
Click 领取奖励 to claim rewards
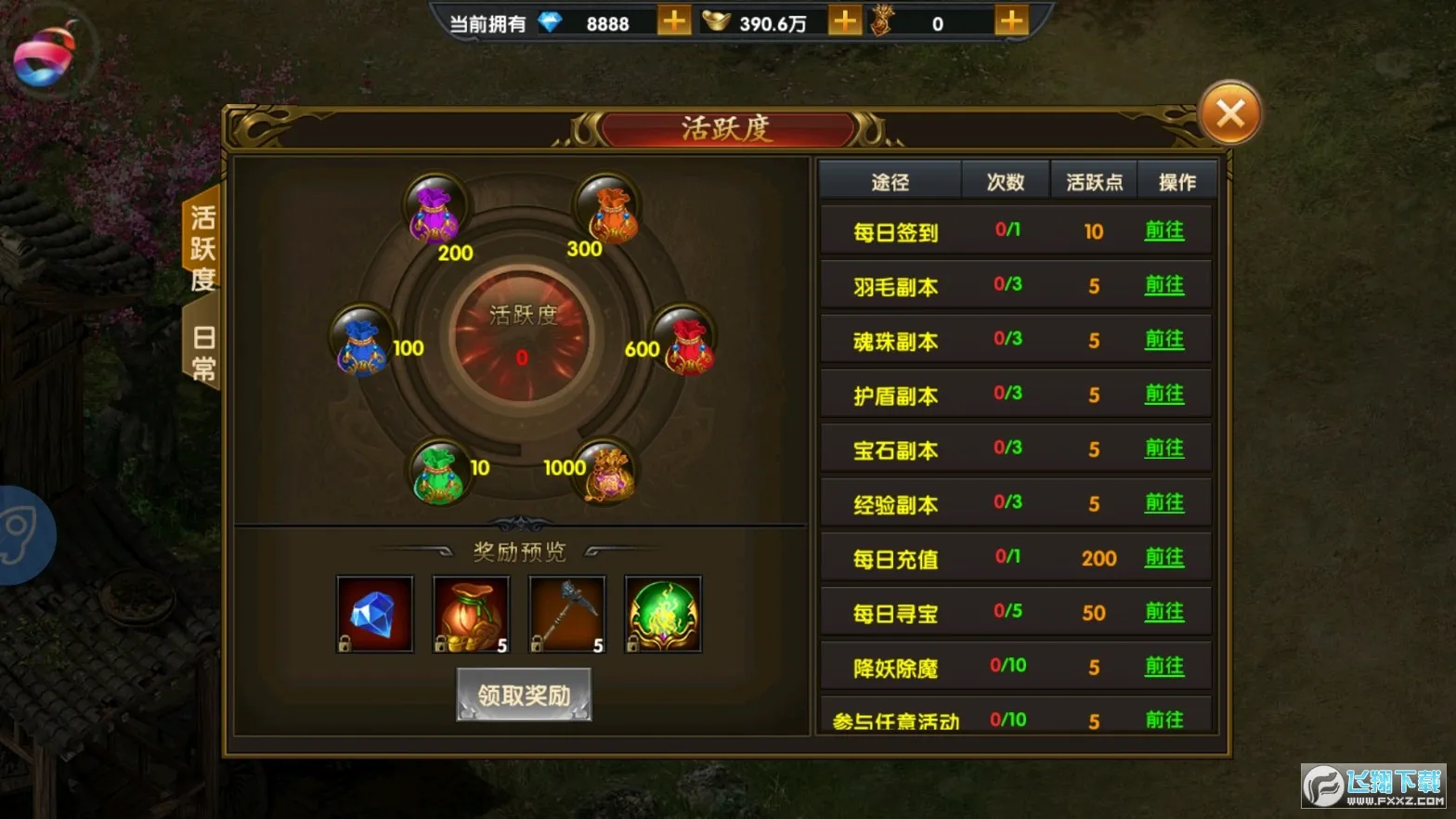tap(523, 693)
